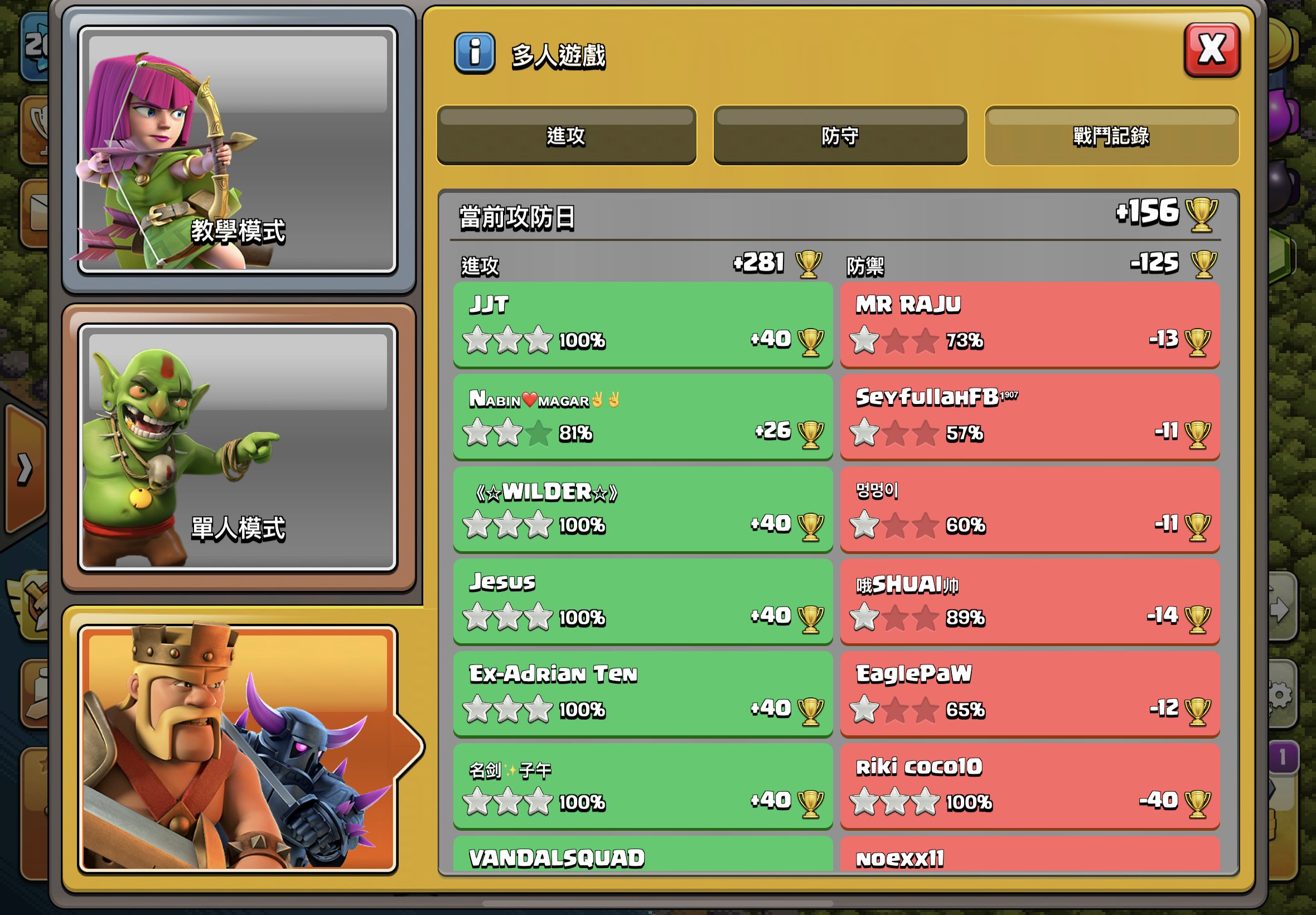The width and height of the screenshot is (1316, 915).
Task: Open Riki coco10's 100% defense entry
Action: tap(1028, 786)
